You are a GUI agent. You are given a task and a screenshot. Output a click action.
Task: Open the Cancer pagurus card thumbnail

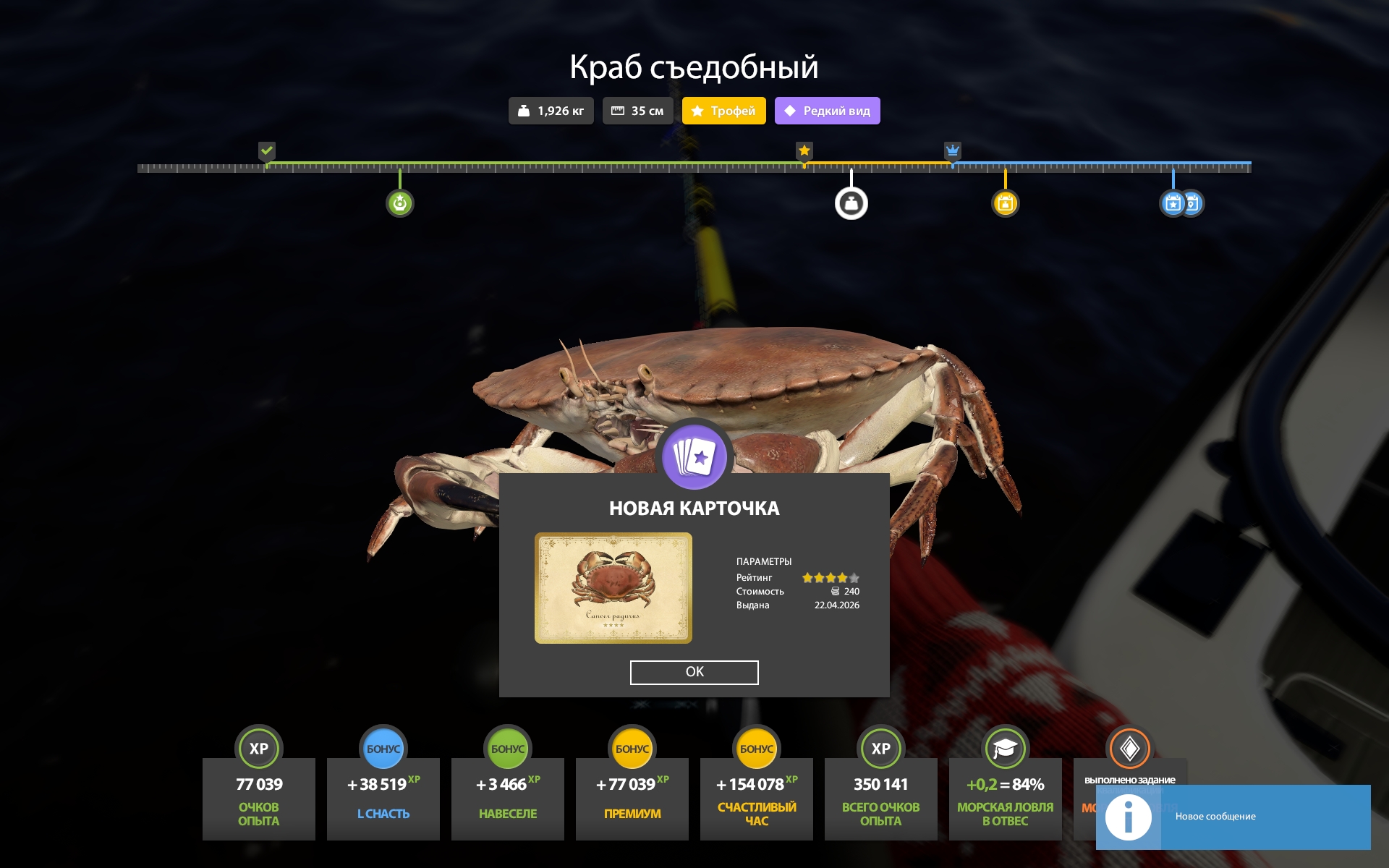(613, 587)
